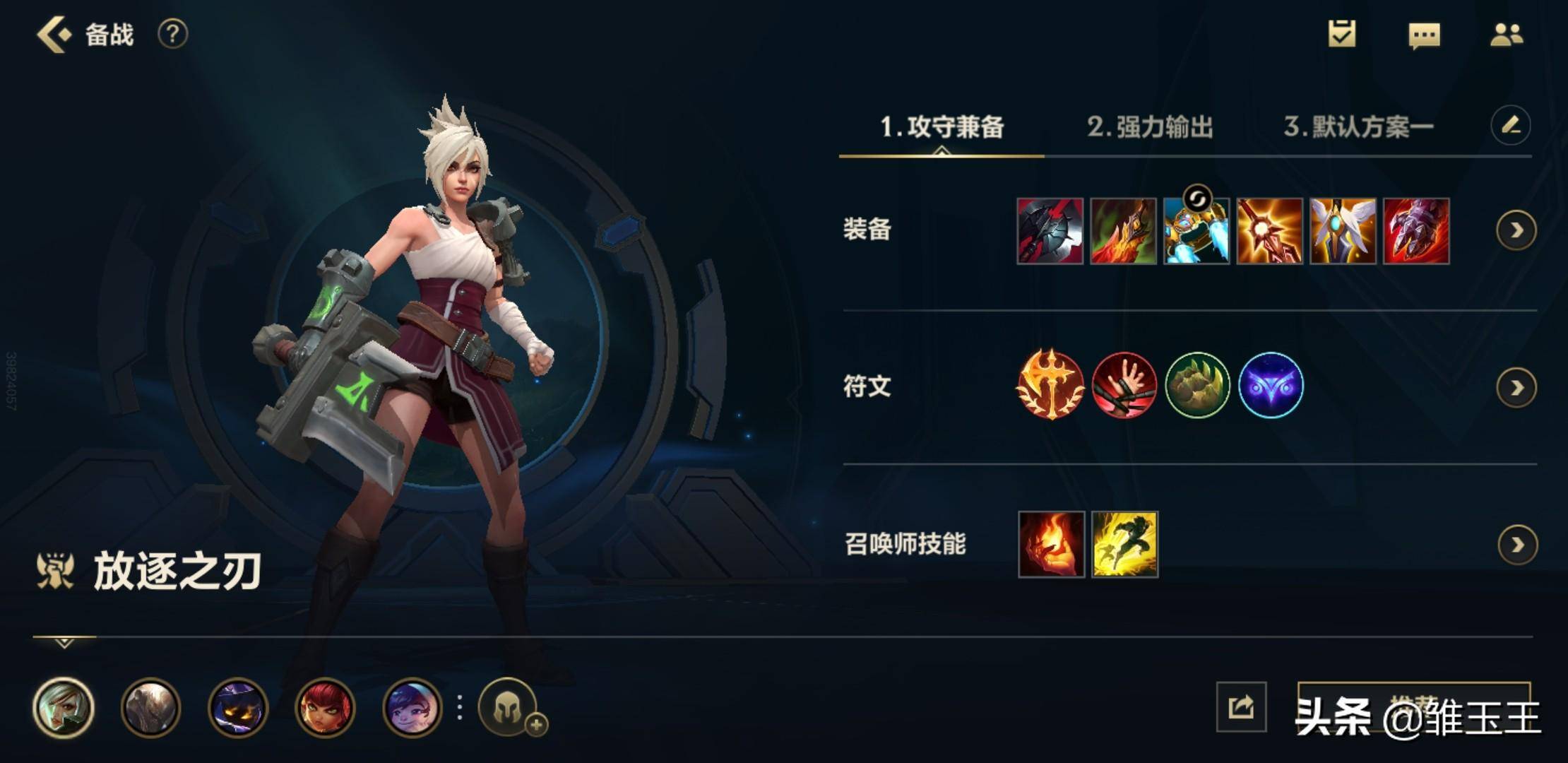This screenshot has width=1568, height=763.
Task: Open the question mark help
Action: pyautogui.click(x=172, y=34)
